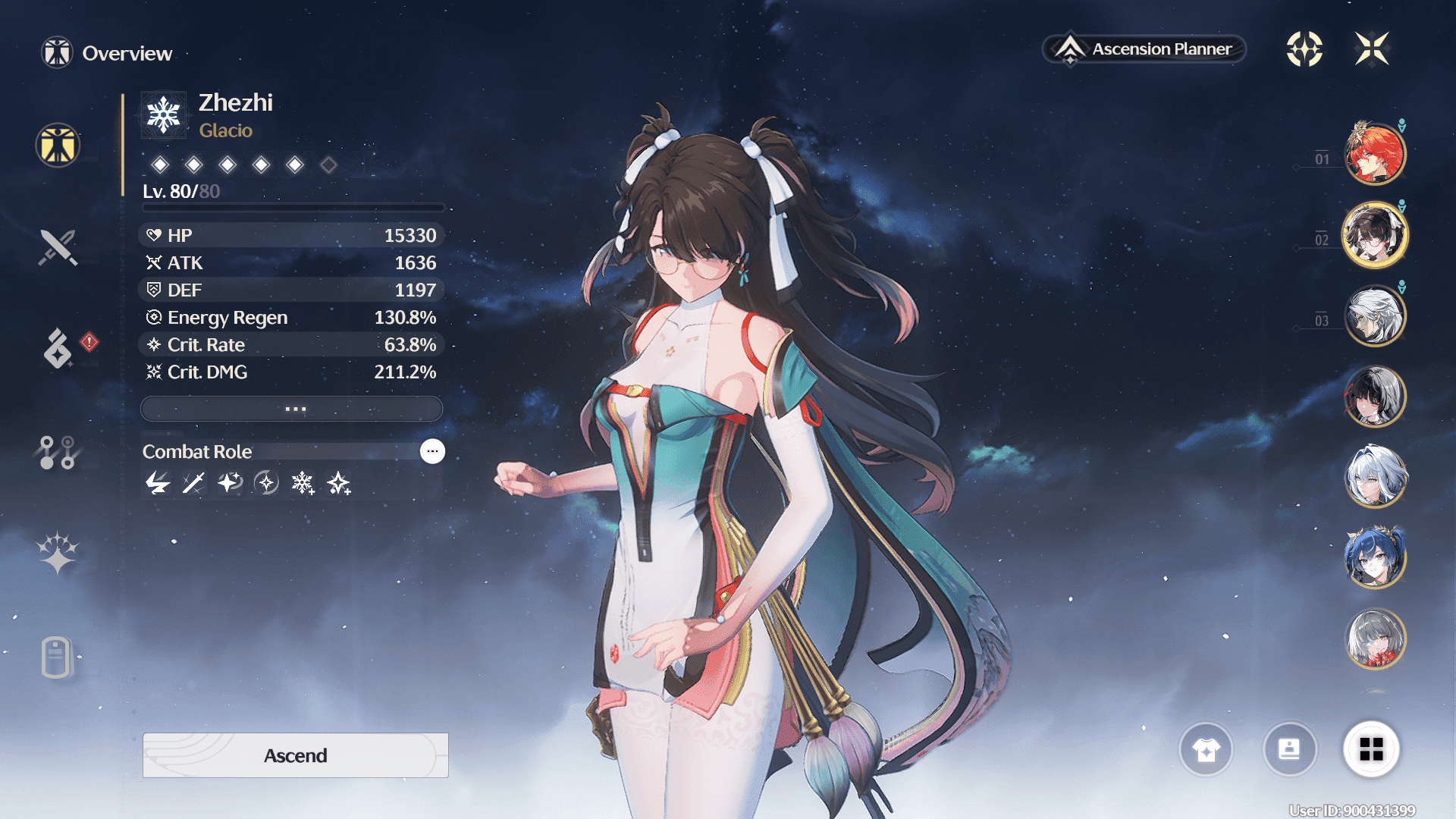The width and height of the screenshot is (1456, 819).
Task: Open the character profile card button
Action: click(1289, 749)
